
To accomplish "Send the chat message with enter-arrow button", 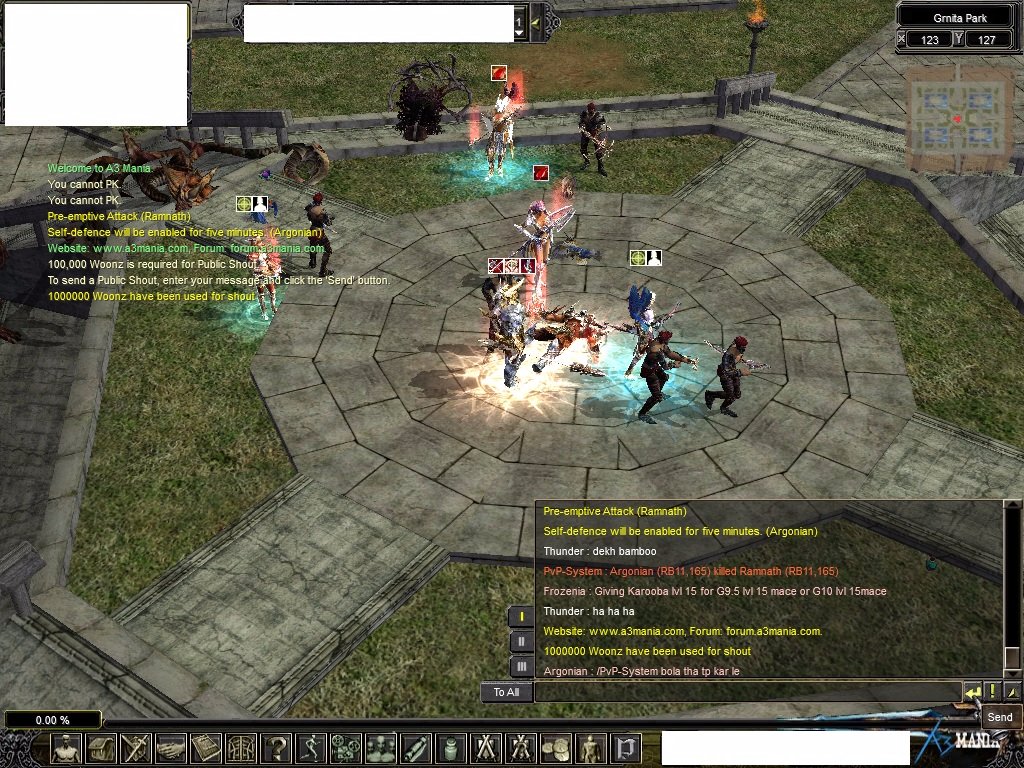I will pyautogui.click(x=972, y=692).
